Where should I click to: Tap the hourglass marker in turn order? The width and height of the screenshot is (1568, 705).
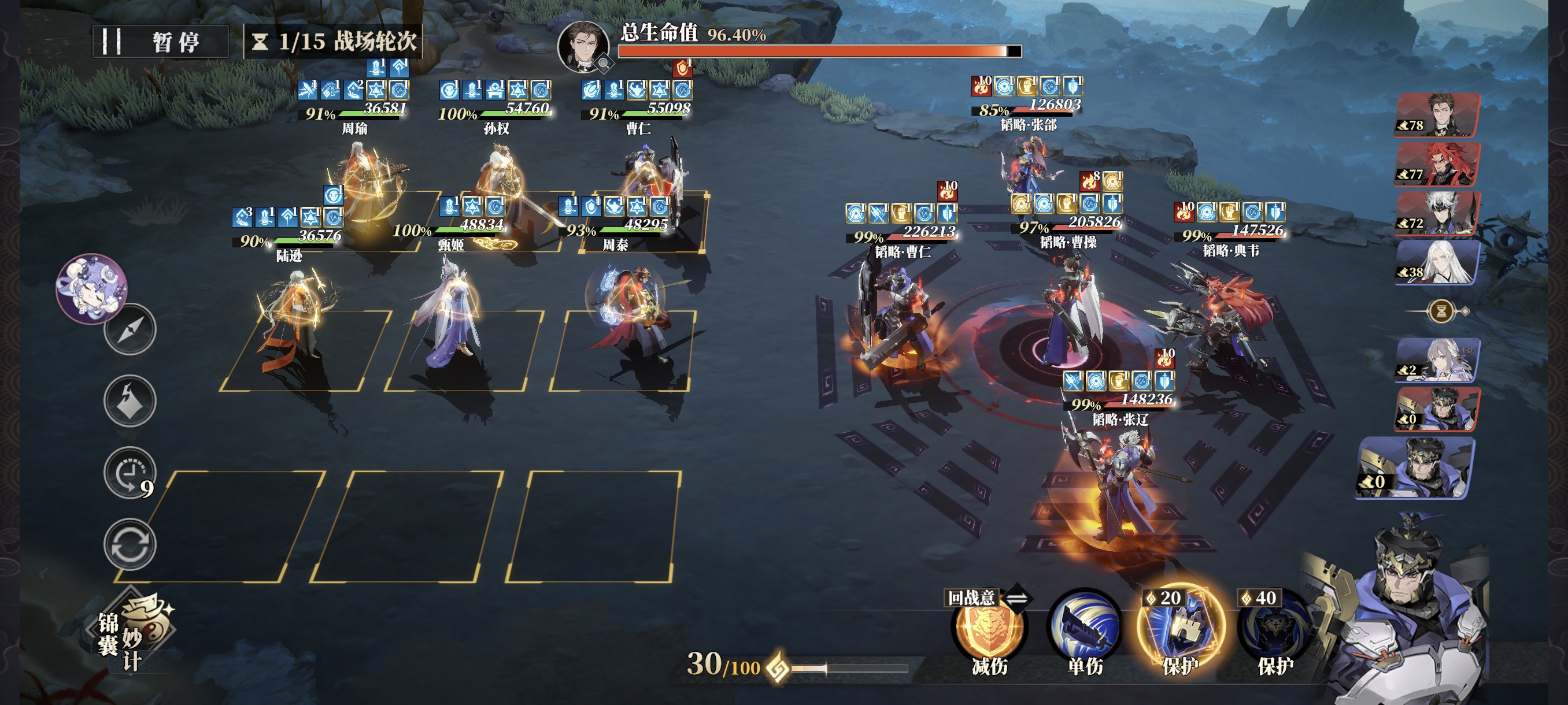point(1441,311)
